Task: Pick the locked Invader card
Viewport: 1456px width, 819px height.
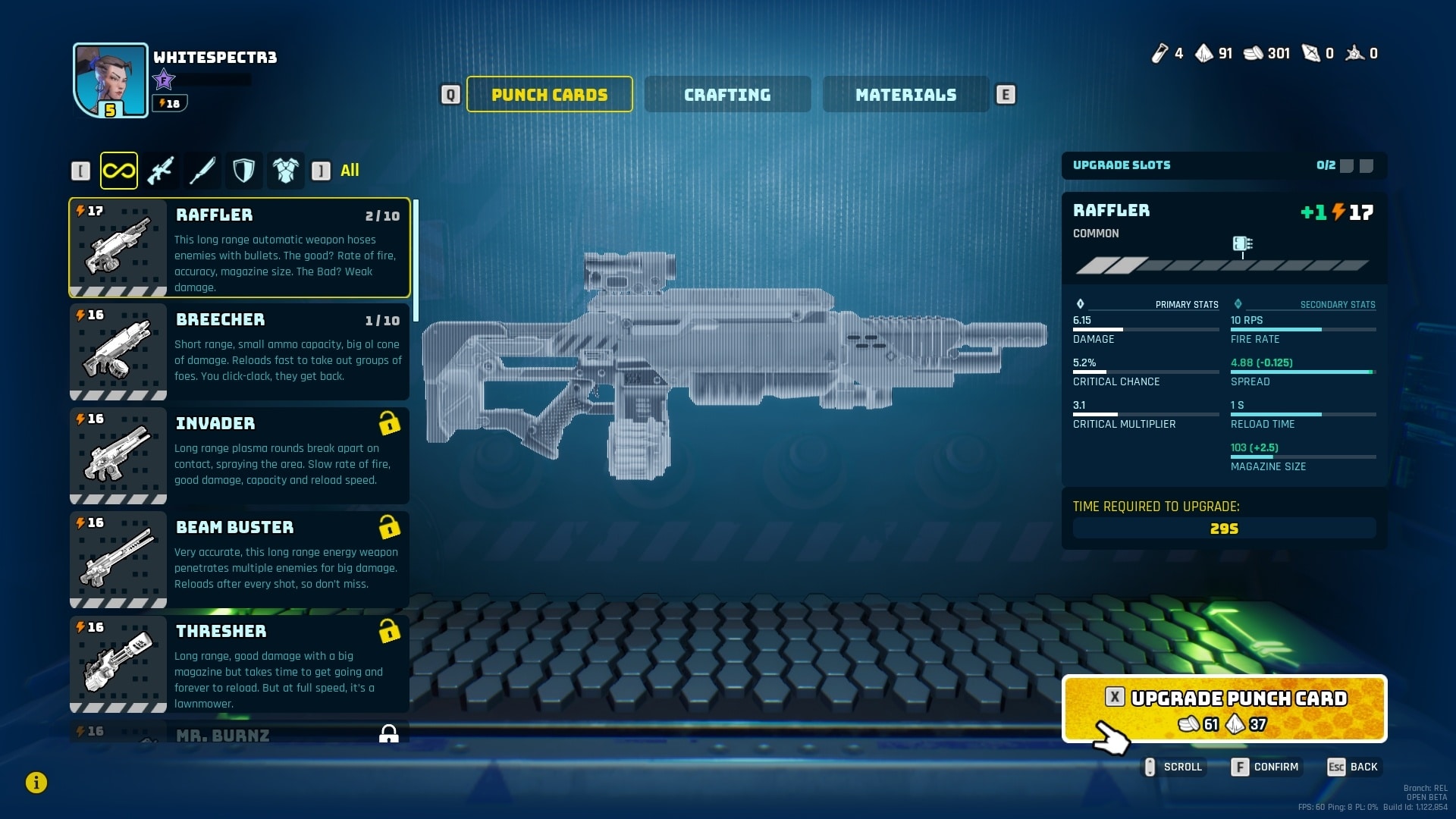Action: tap(240, 456)
